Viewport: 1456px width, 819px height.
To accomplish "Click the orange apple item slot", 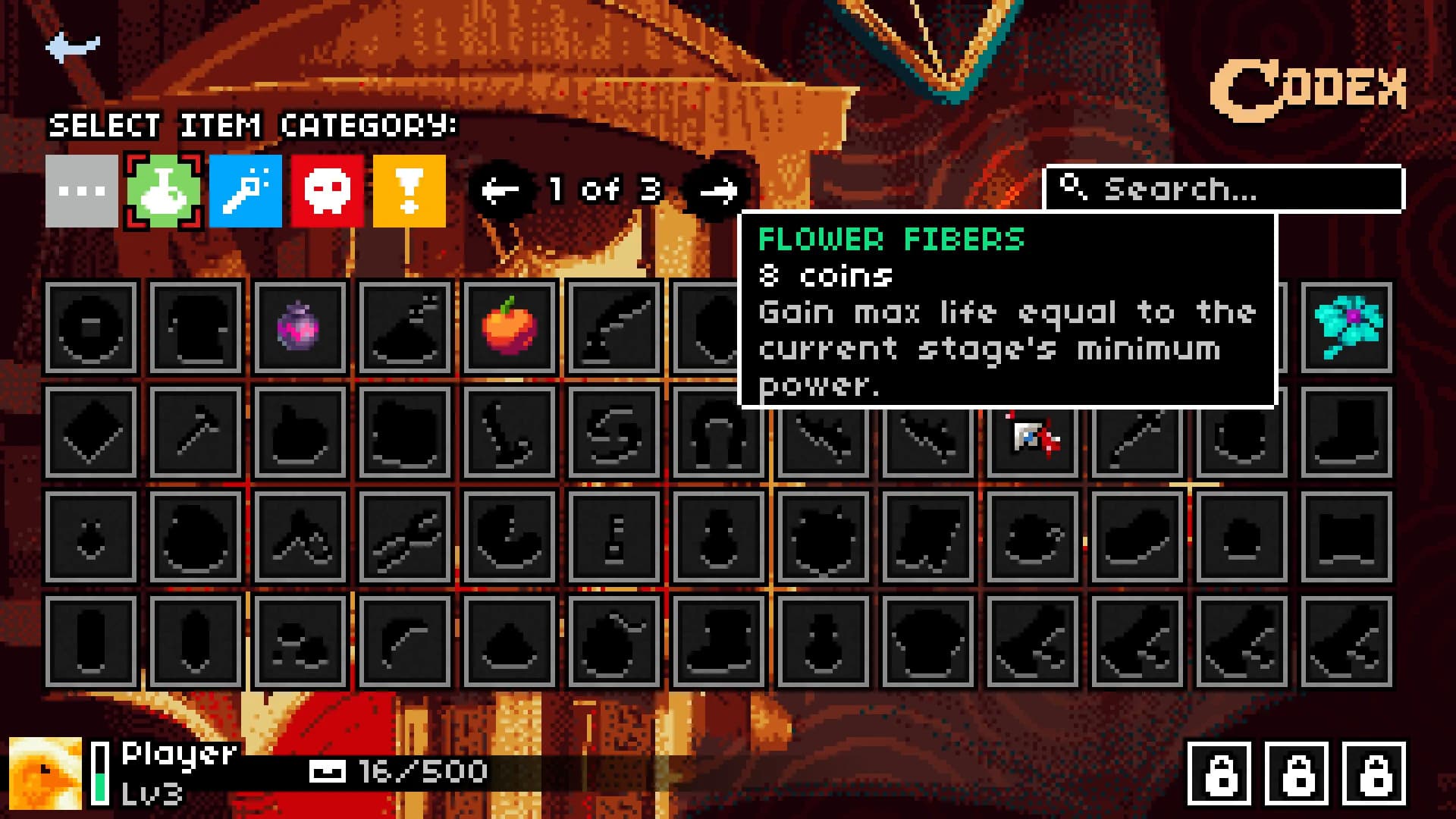I will tap(510, 329).
